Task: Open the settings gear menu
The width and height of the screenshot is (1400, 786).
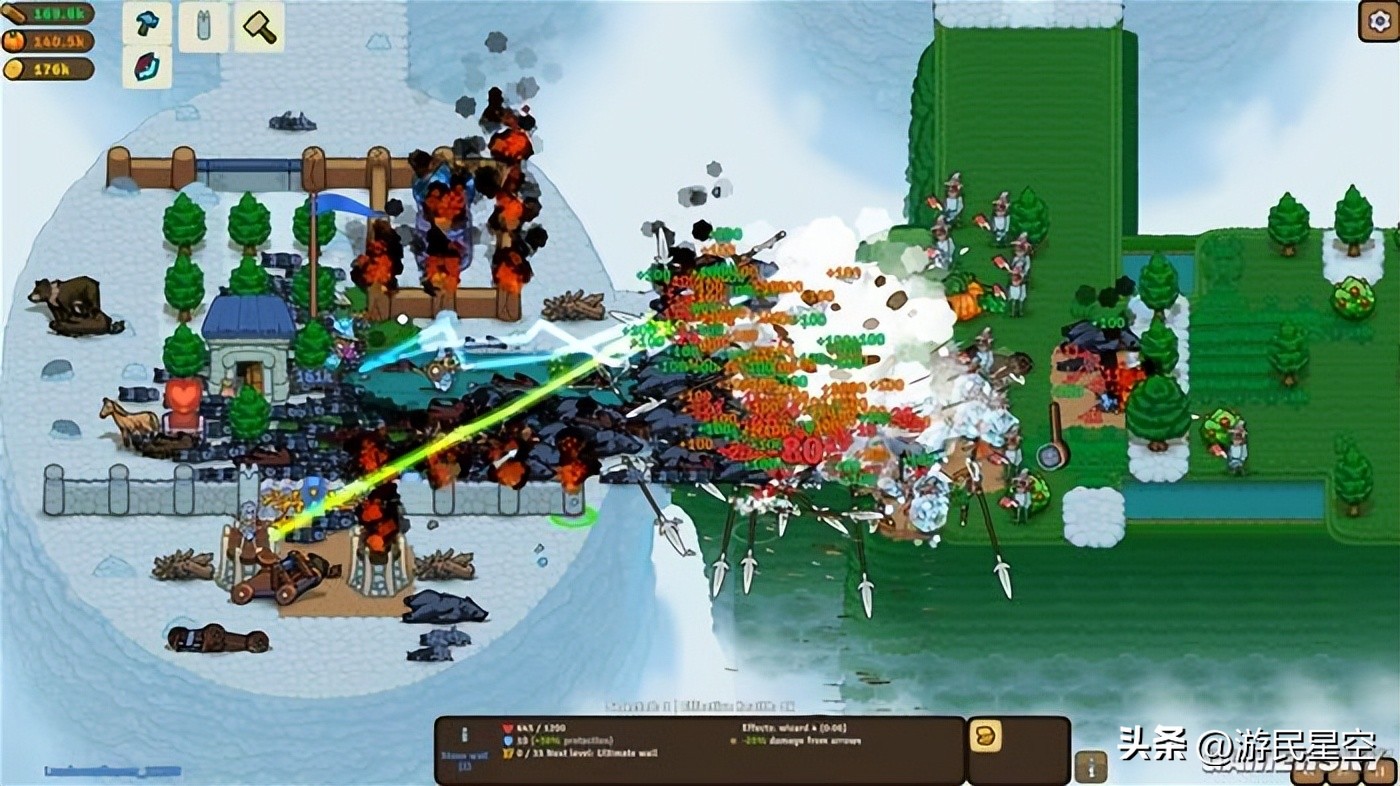Action: pos(1377,21)
